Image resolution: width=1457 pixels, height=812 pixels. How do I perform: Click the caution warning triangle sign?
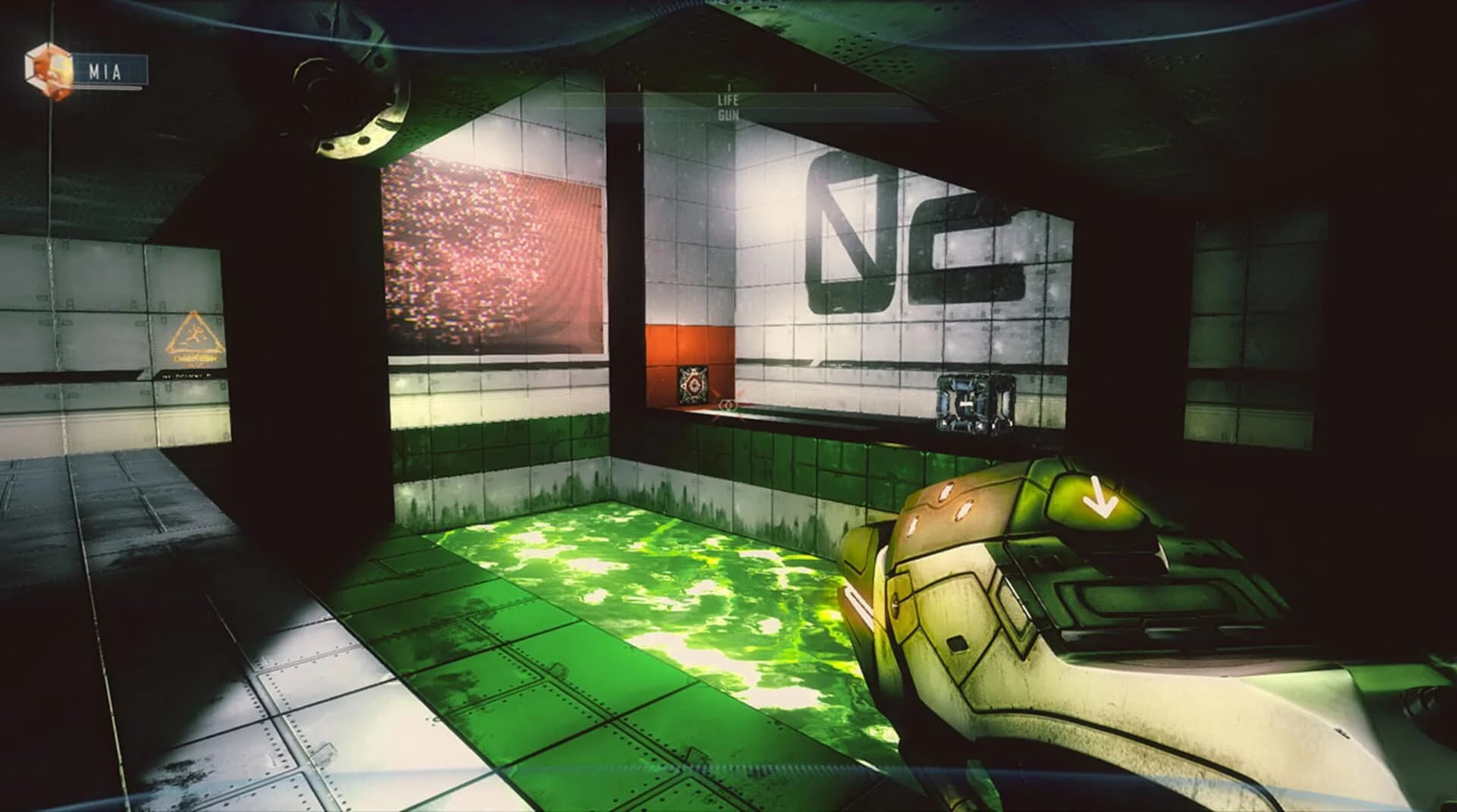[194, 332]
